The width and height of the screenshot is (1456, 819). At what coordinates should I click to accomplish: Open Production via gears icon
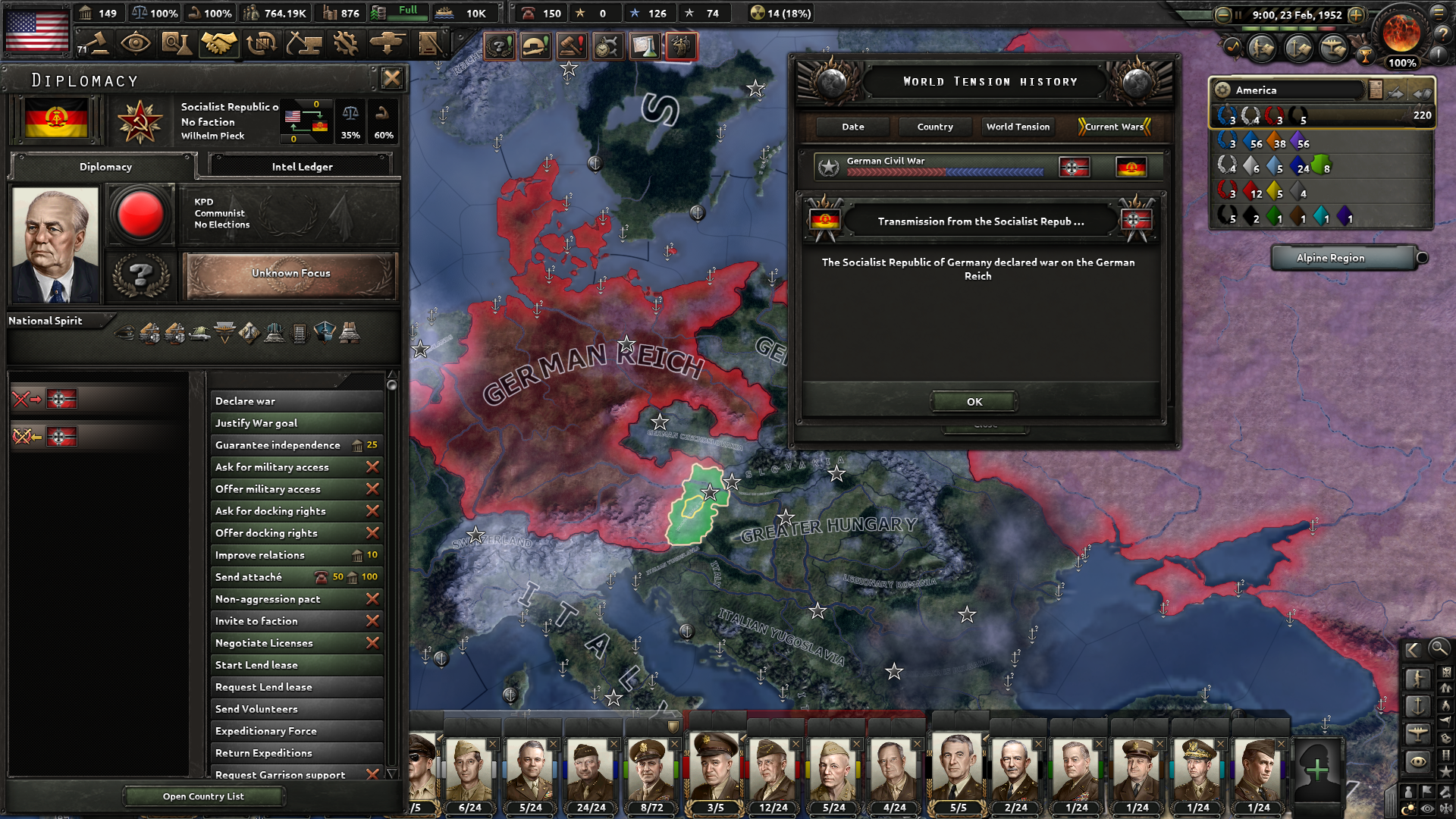(x=347, y=43)
